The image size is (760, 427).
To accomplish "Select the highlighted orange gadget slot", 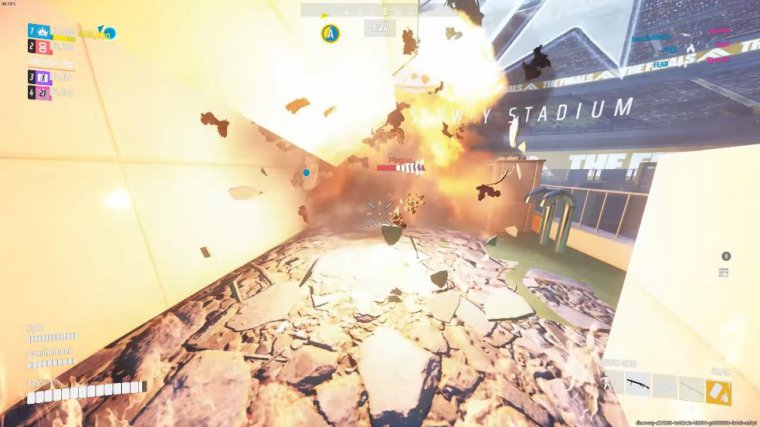I will point(718,391).
